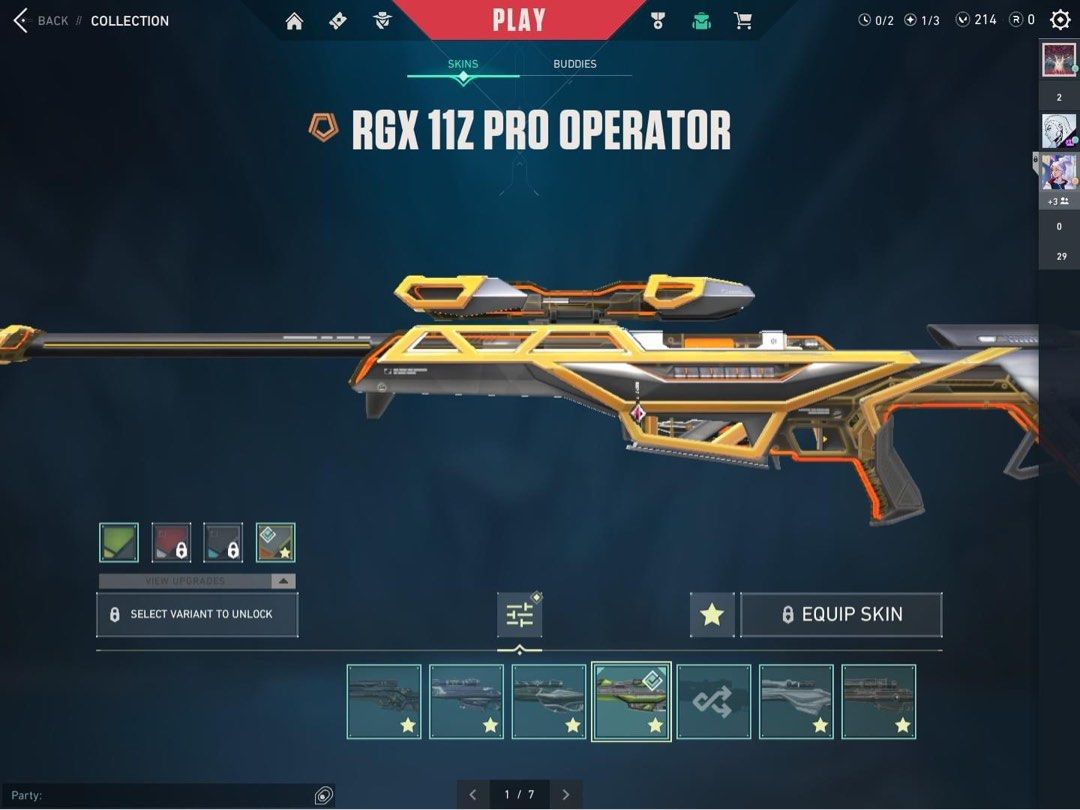The width and height of the screenshot is (1080, 810).
Task: Click Select Variant to Unlock
Action: click(x=197, y=614)
